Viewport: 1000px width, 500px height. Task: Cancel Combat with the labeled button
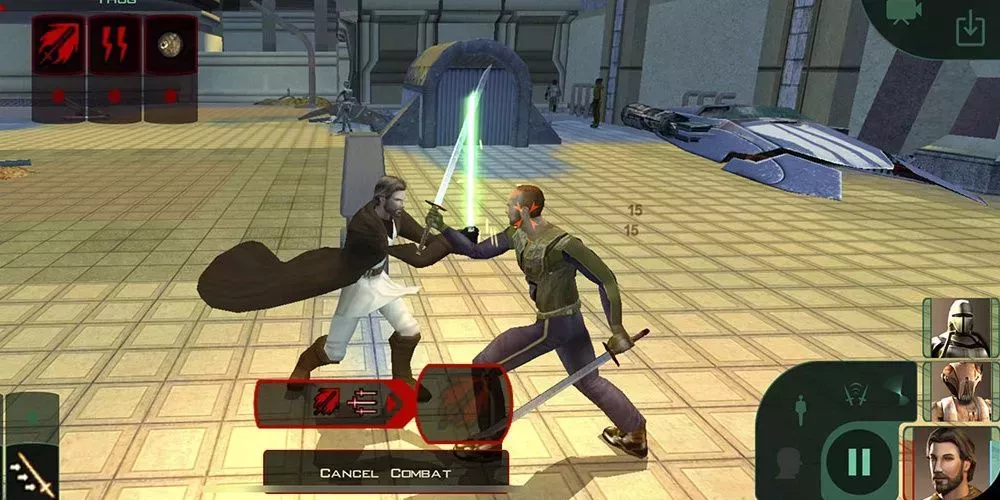[385, 472]
